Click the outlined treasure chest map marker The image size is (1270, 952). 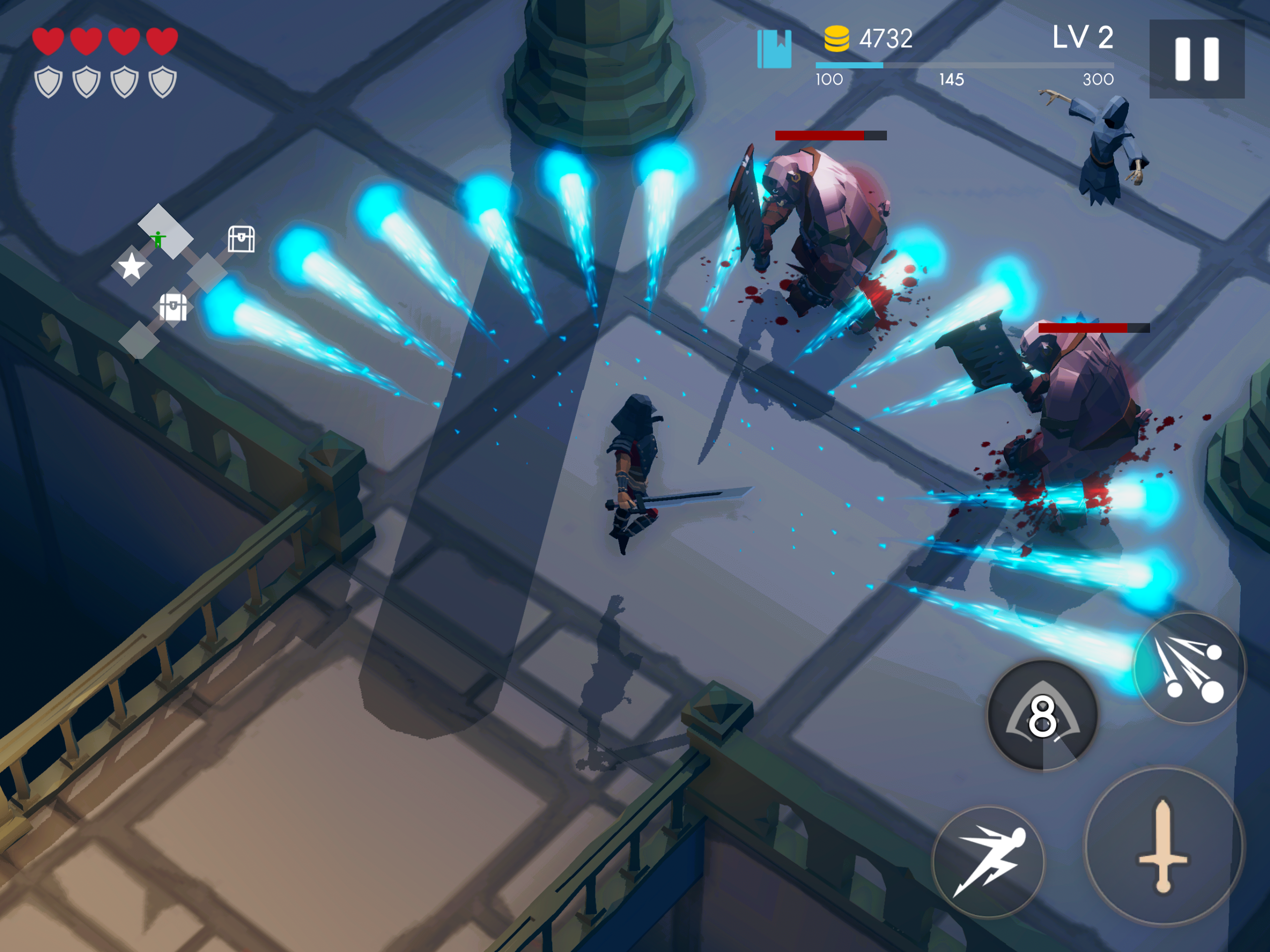(x=241, y=238)
